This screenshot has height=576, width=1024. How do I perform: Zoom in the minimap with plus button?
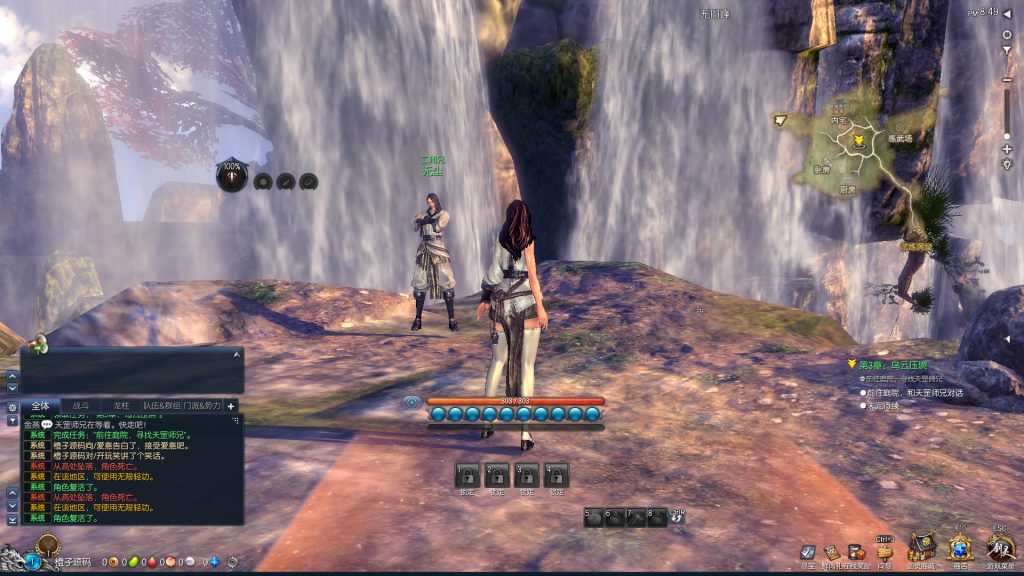click(1007, 149)
